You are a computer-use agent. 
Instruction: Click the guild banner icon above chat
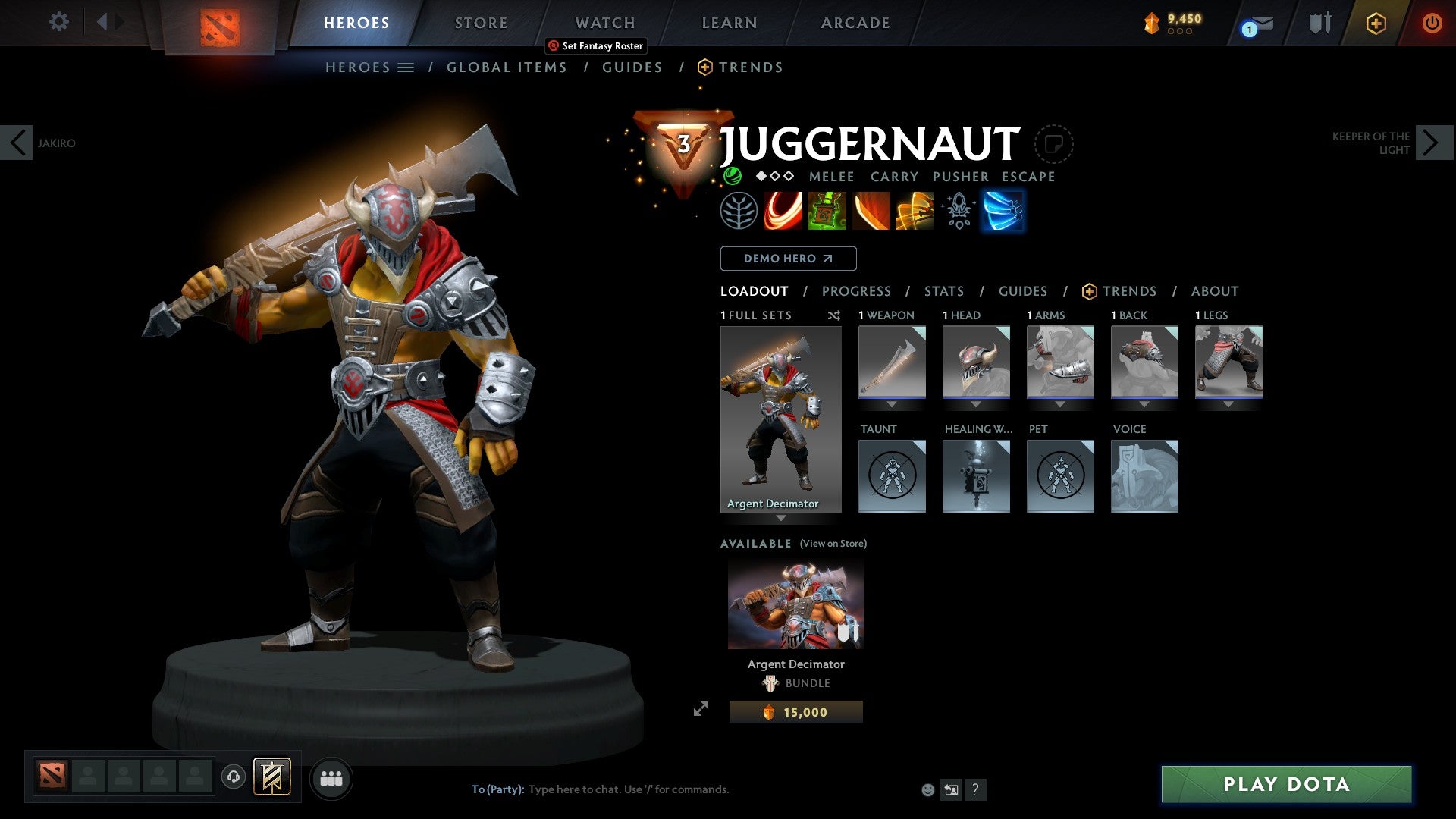[x=271, y=778]
